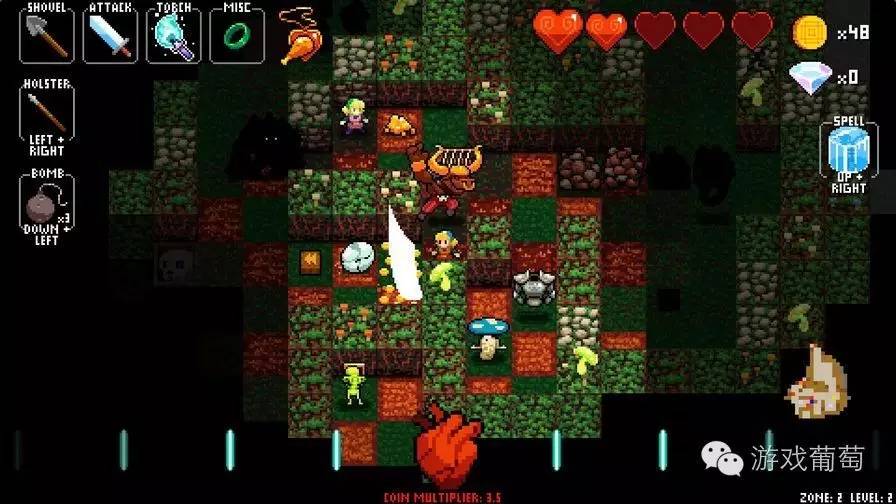This screenshot has height=504, width=896.
Task: Activate the Holster spear slot
Action: click(x=47, y=115)
